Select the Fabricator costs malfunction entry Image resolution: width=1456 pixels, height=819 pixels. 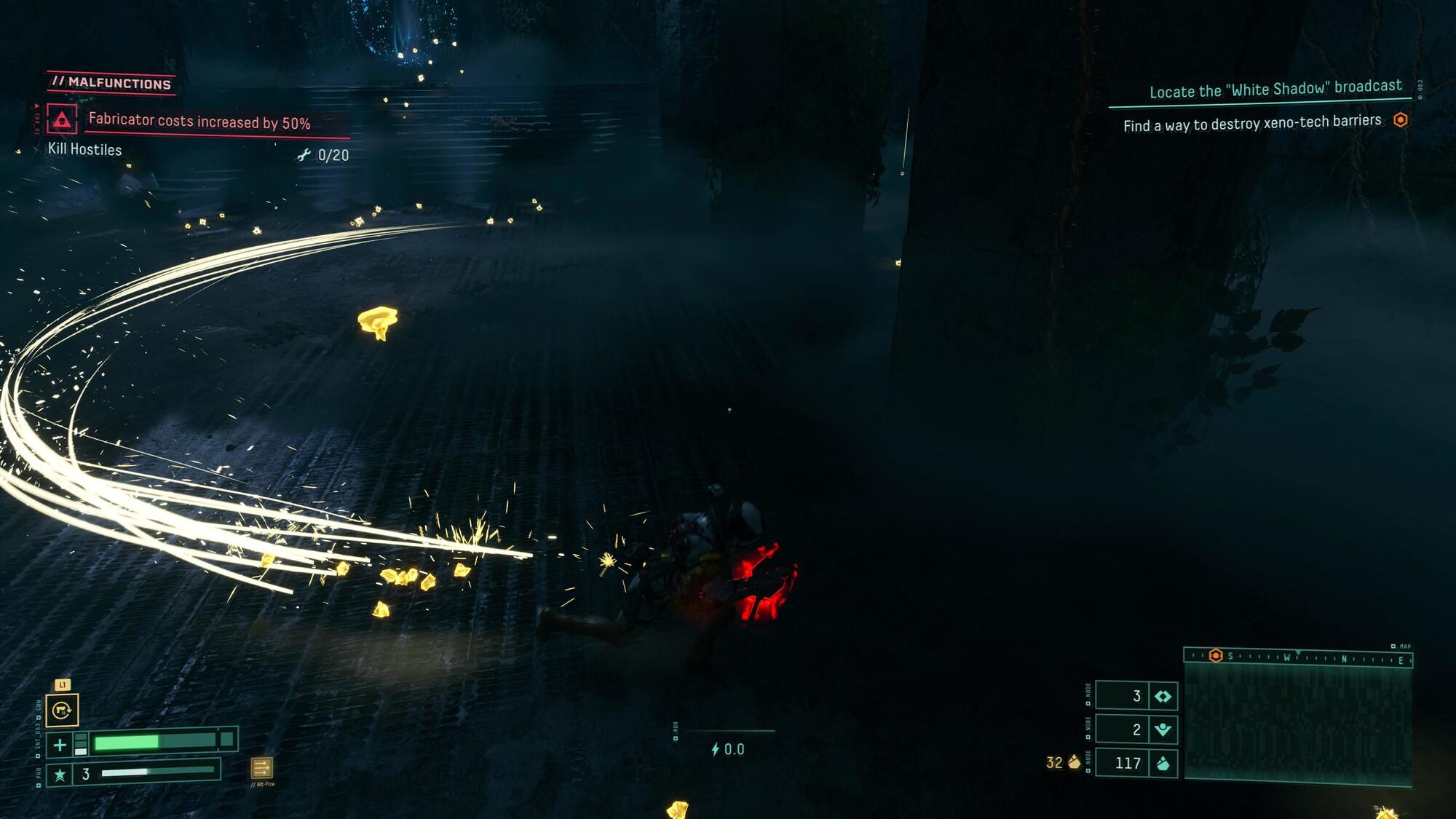pyautogui.click(x=199, y=122)
